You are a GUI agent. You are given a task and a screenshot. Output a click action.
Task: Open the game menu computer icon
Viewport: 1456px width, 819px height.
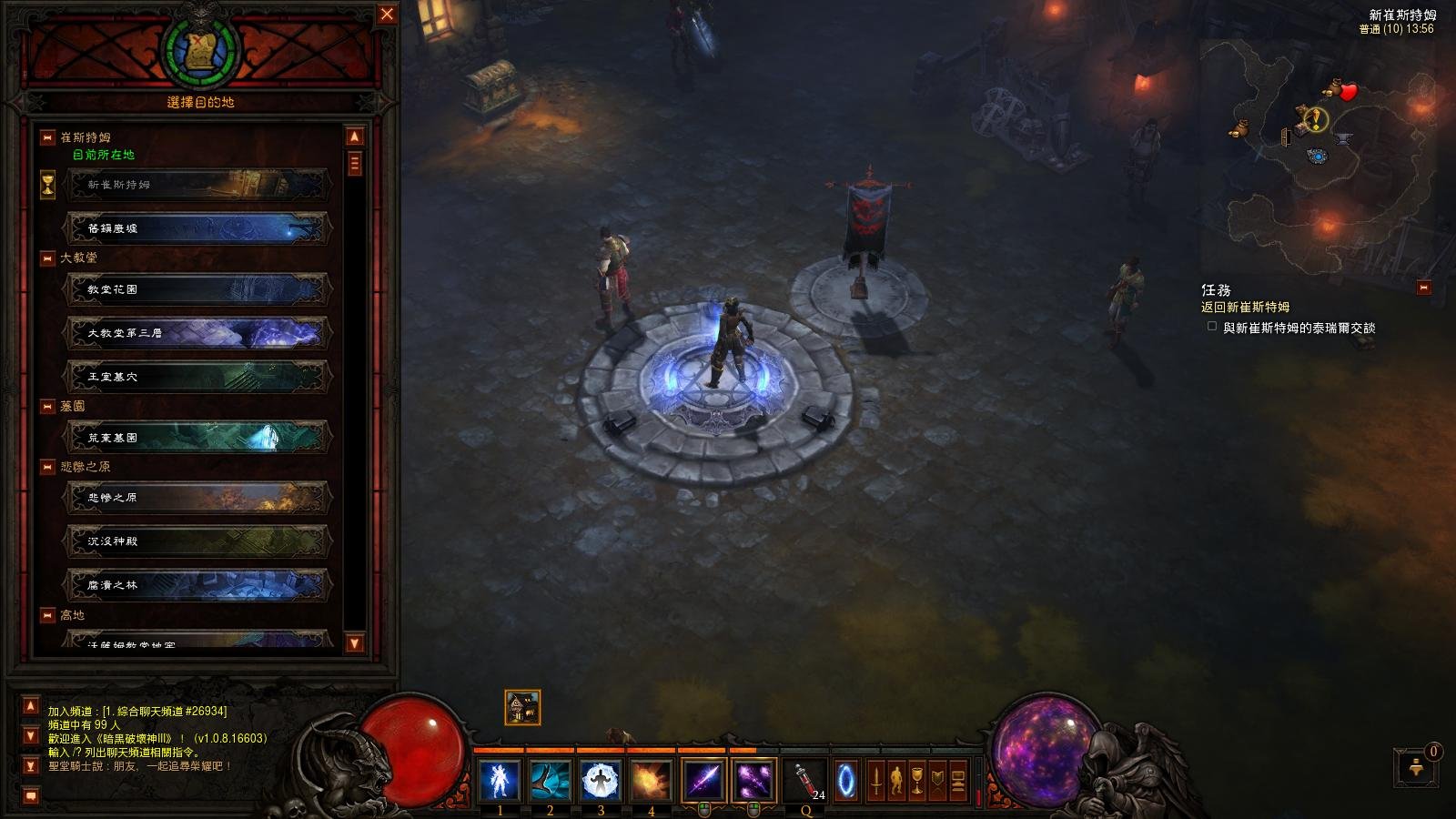click(957, 781)
